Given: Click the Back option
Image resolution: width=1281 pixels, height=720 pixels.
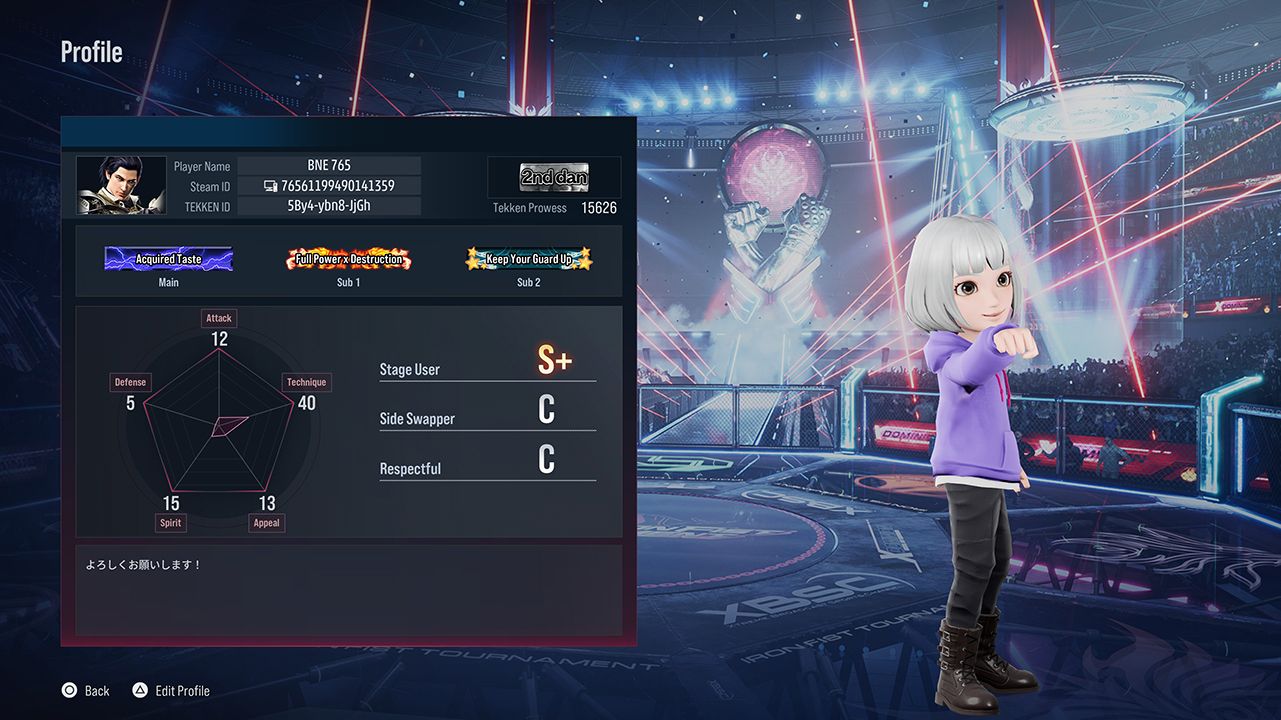Looking at the screenshot, I should pyautogui.click(x=97, y=690).
